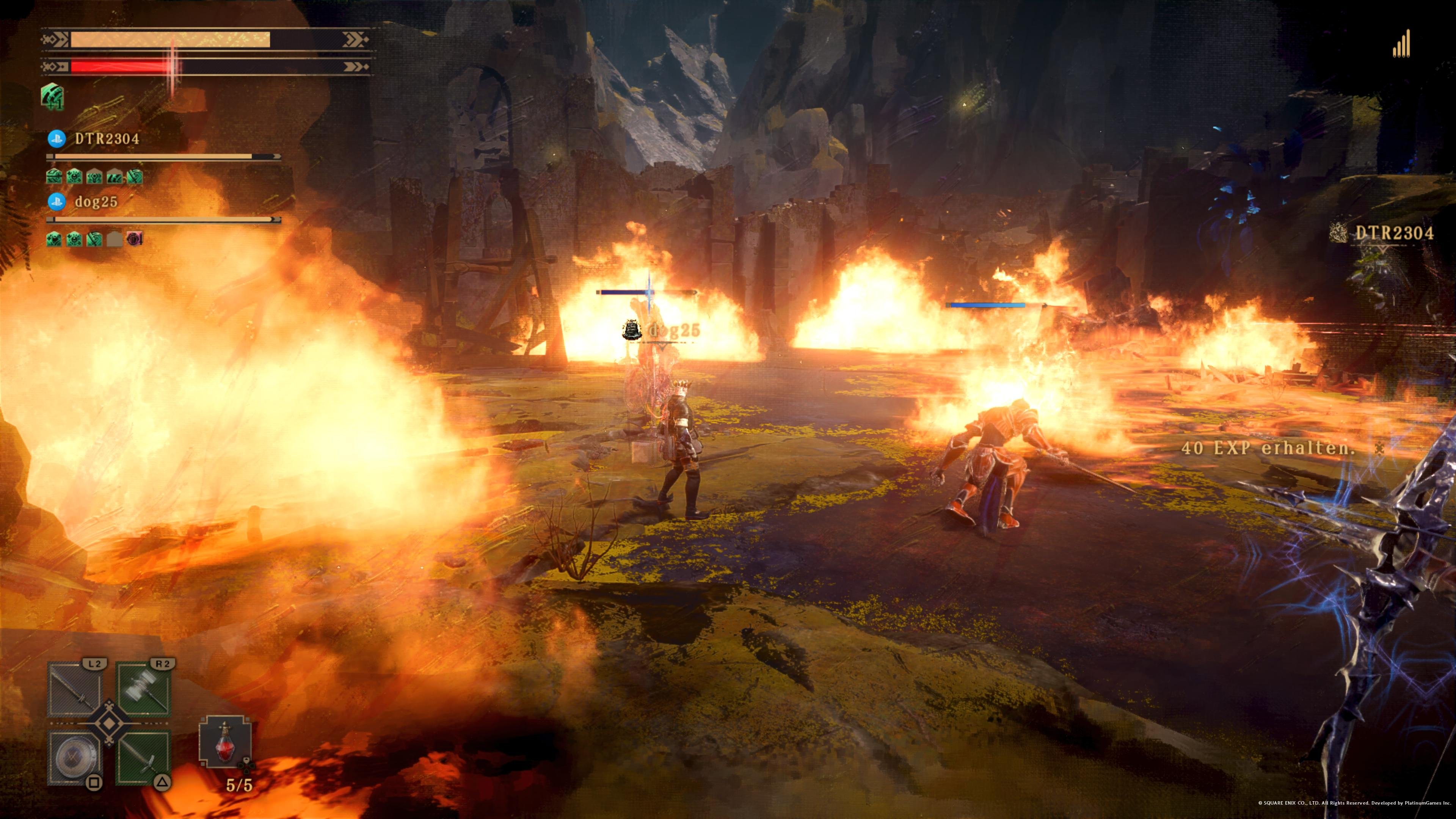Click dog25's pink debuff status icon

[135, 239]
